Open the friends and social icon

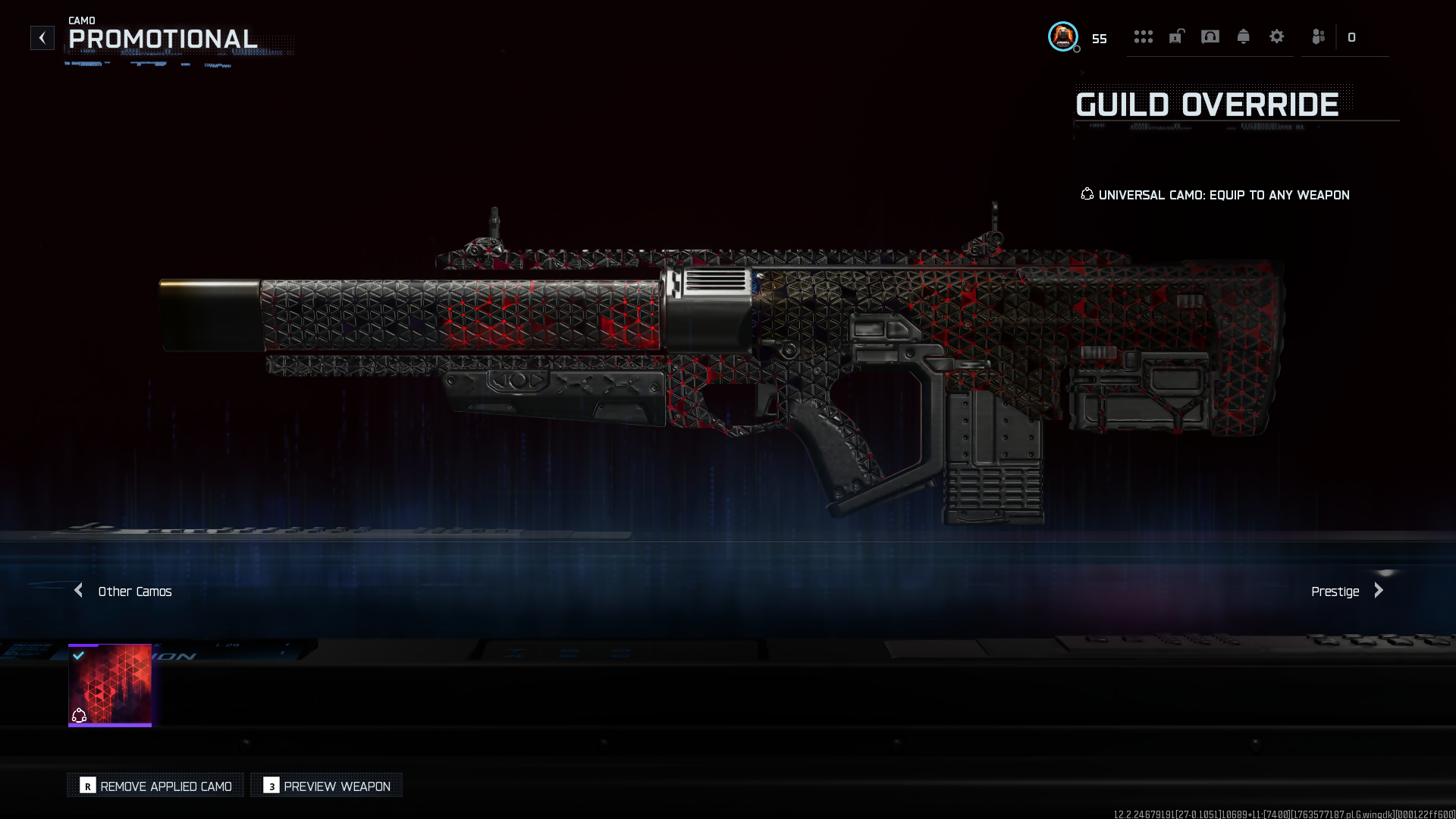[x=1319, y=37]
